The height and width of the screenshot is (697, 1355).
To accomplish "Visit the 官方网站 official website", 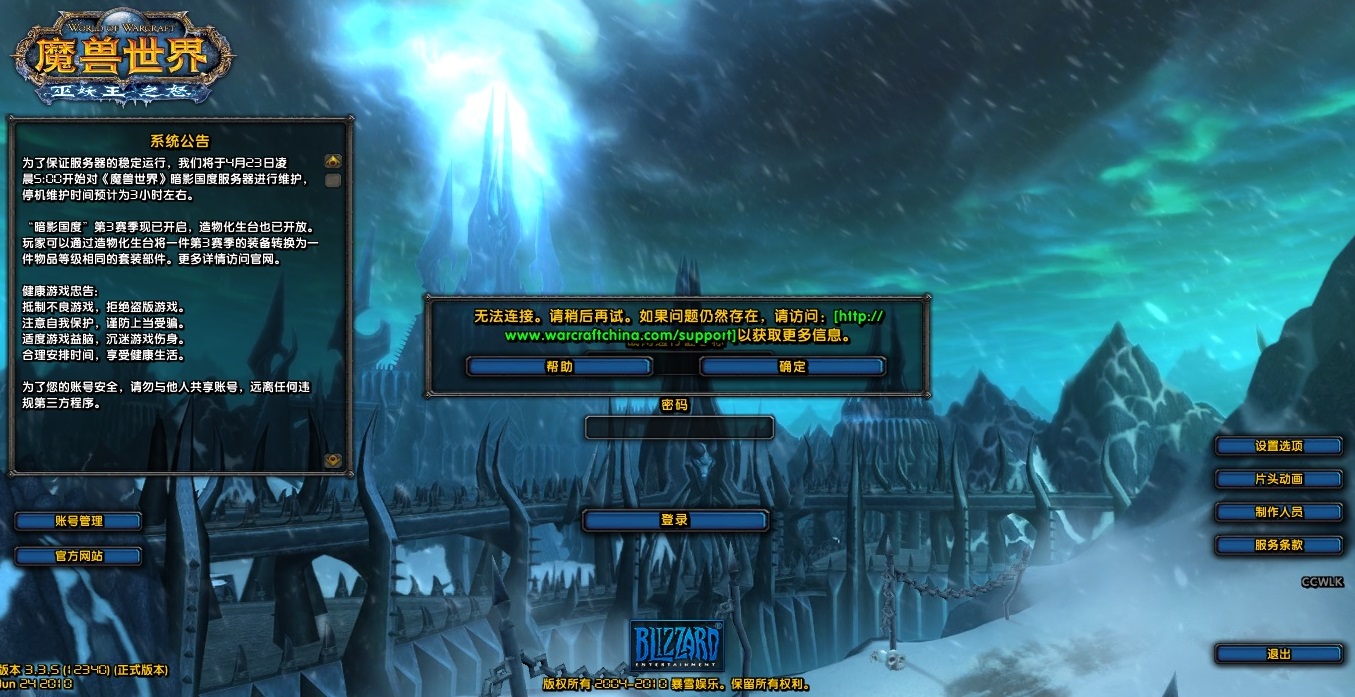I will tap(78, 556).
